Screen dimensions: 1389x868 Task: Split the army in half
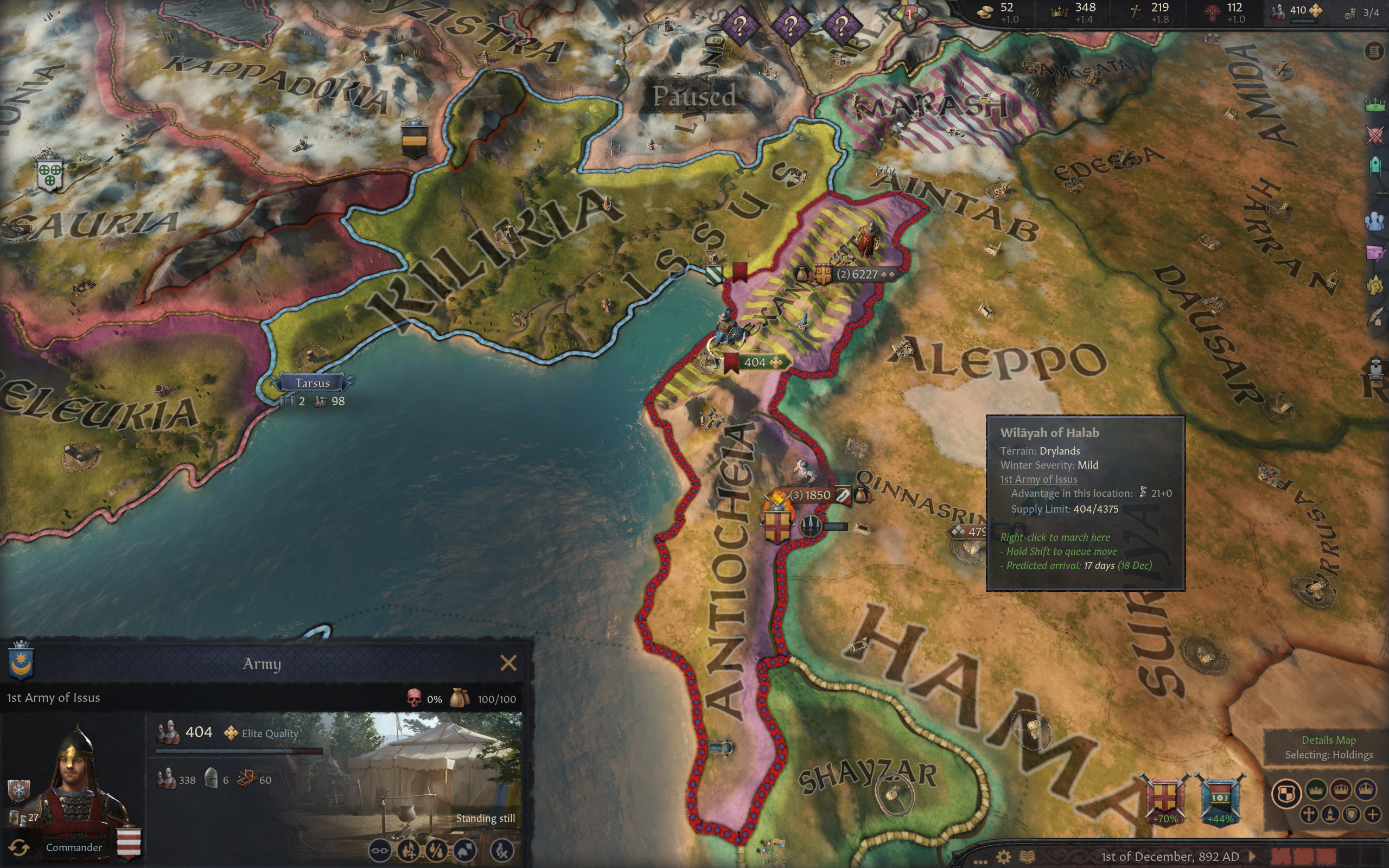(436, 851)
